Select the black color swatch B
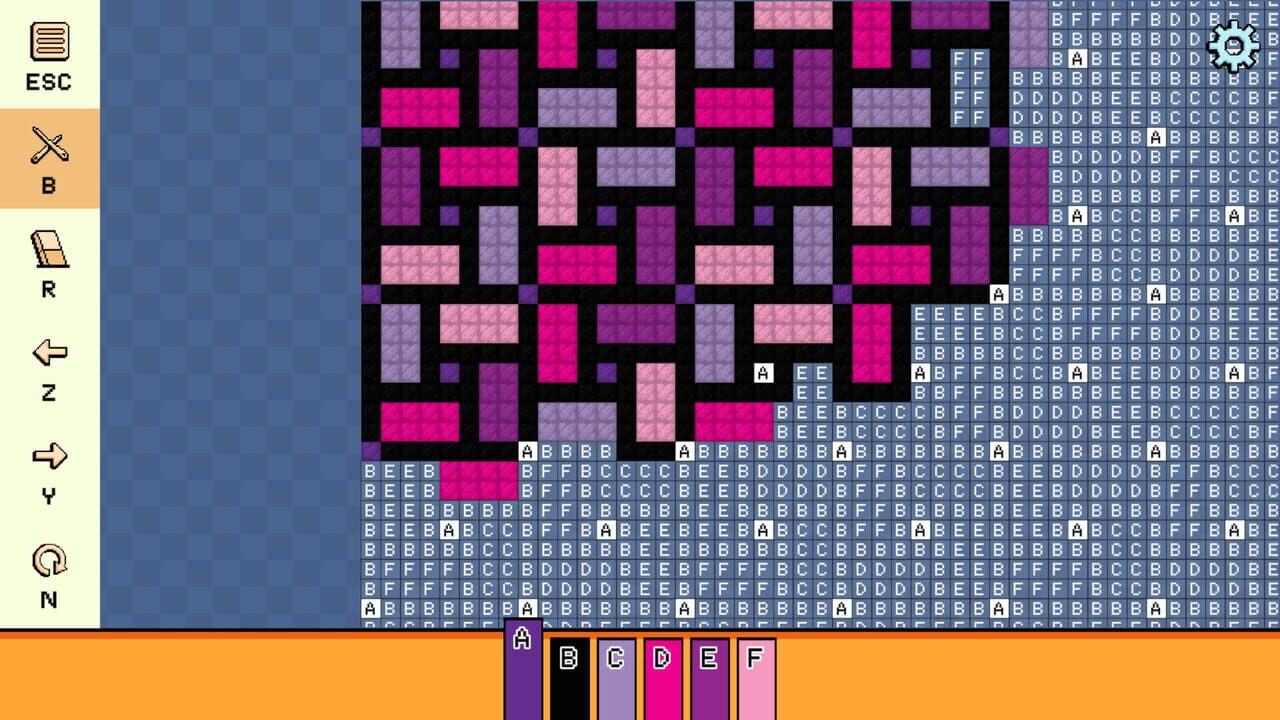This screenshot has width=1280, height=720. click(568, 670)
